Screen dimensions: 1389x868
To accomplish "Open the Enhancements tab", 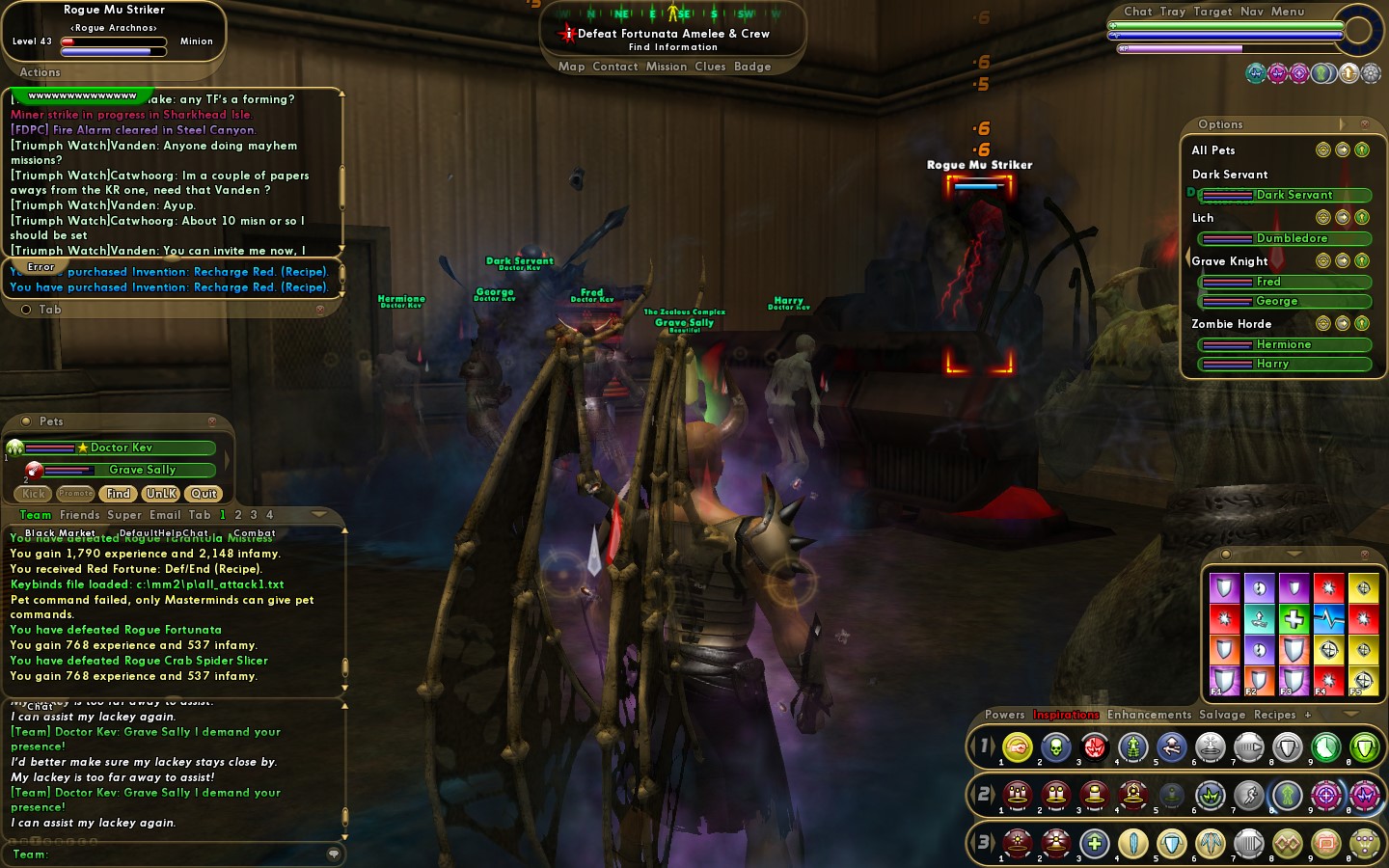I will pyautogui.click(x=1149, y=715).
